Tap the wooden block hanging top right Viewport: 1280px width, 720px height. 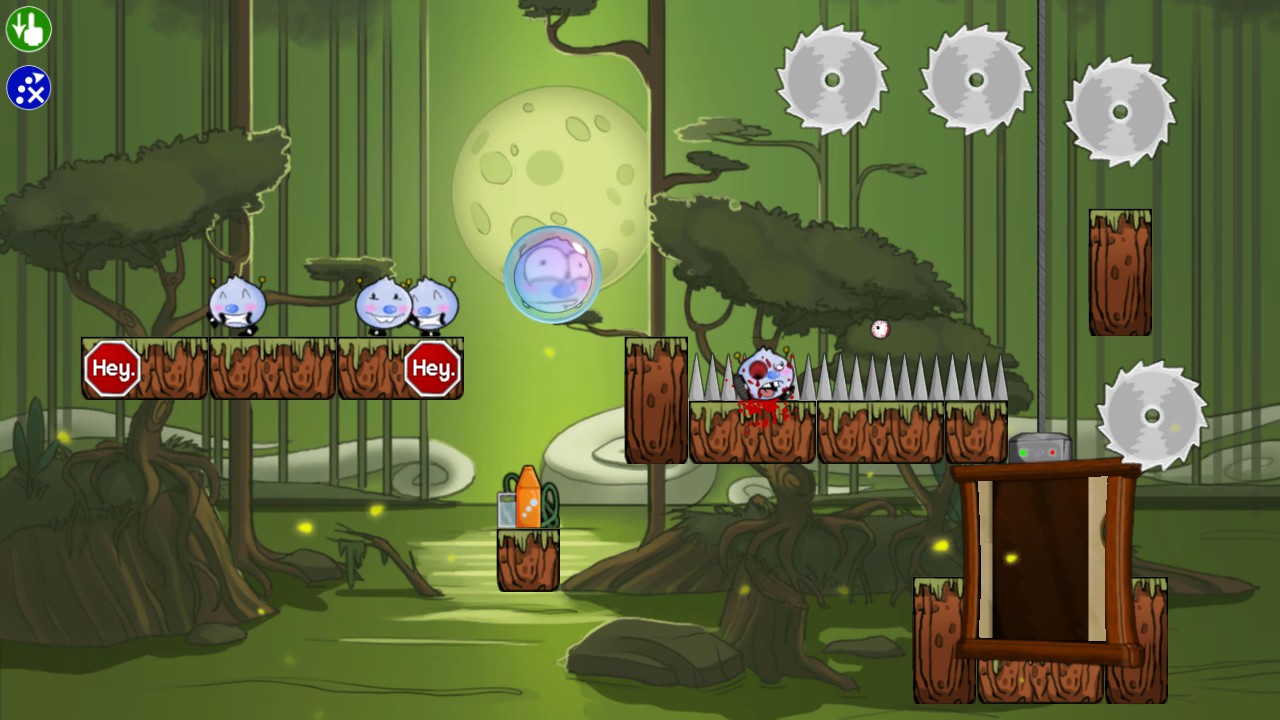pos(1120,270)
